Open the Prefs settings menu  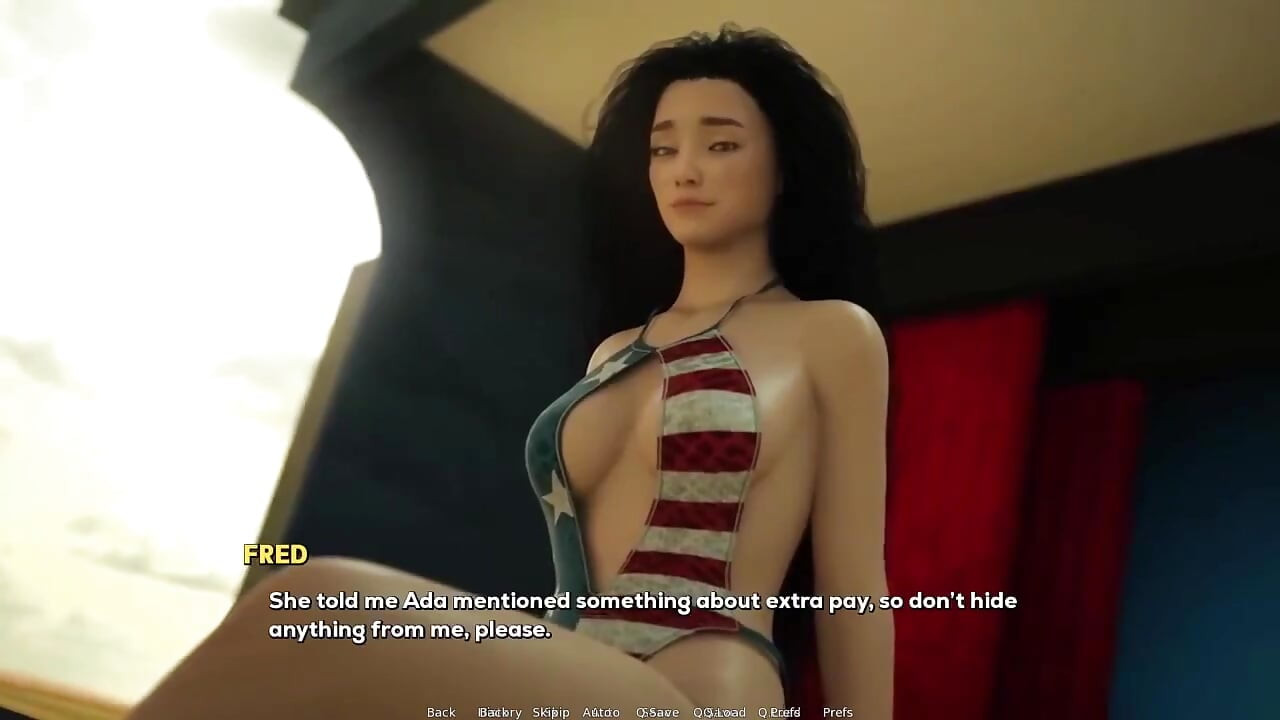838,712
